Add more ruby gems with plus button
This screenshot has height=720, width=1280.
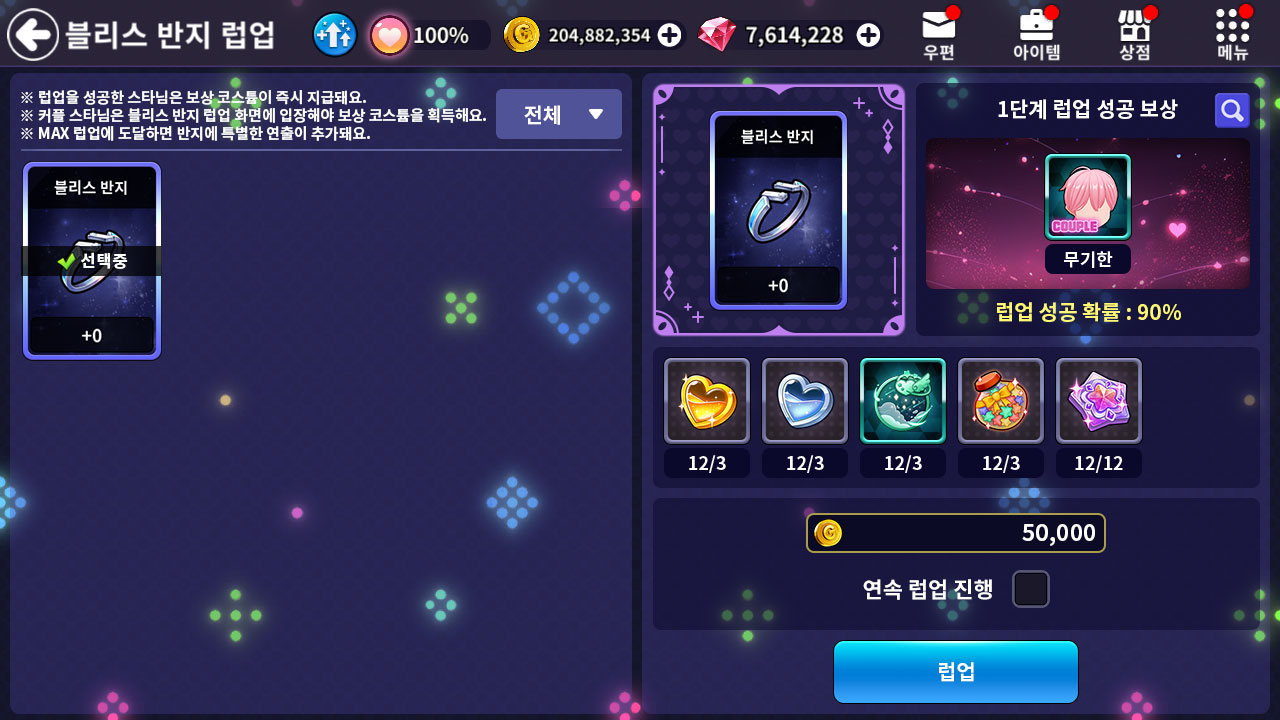[x=869, y=35]
